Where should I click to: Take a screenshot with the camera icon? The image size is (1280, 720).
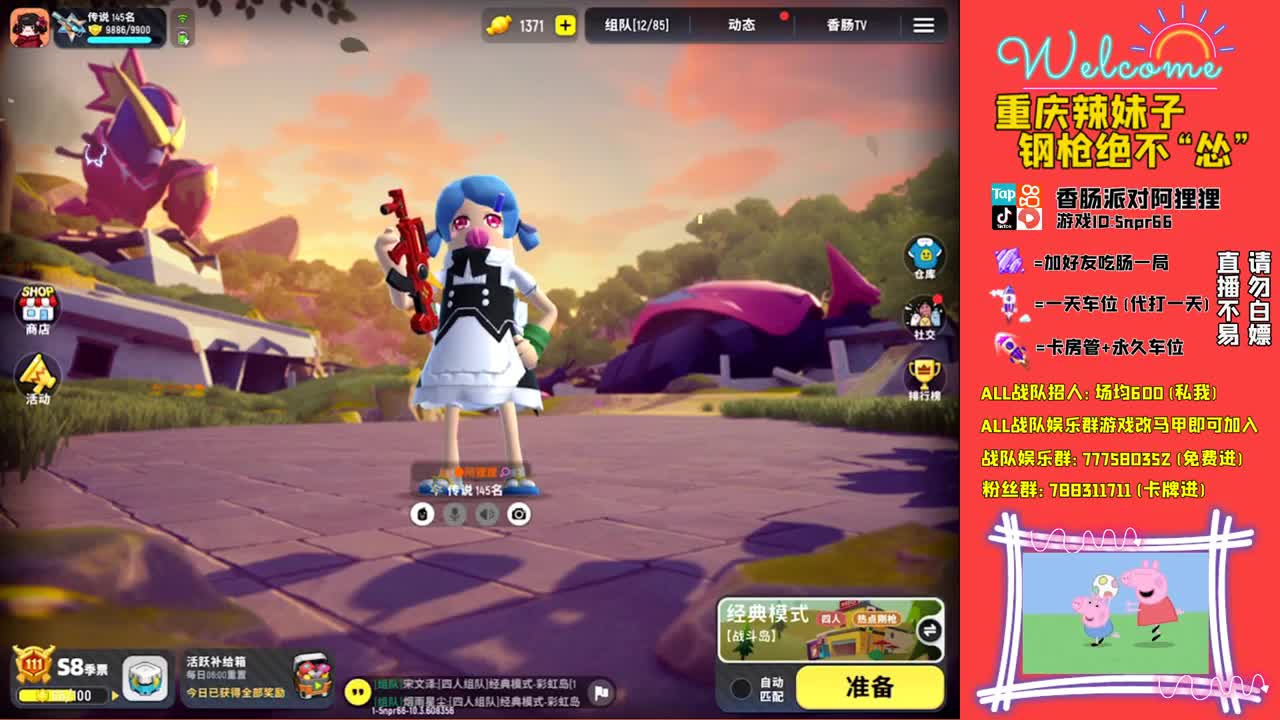coord(517,513)
